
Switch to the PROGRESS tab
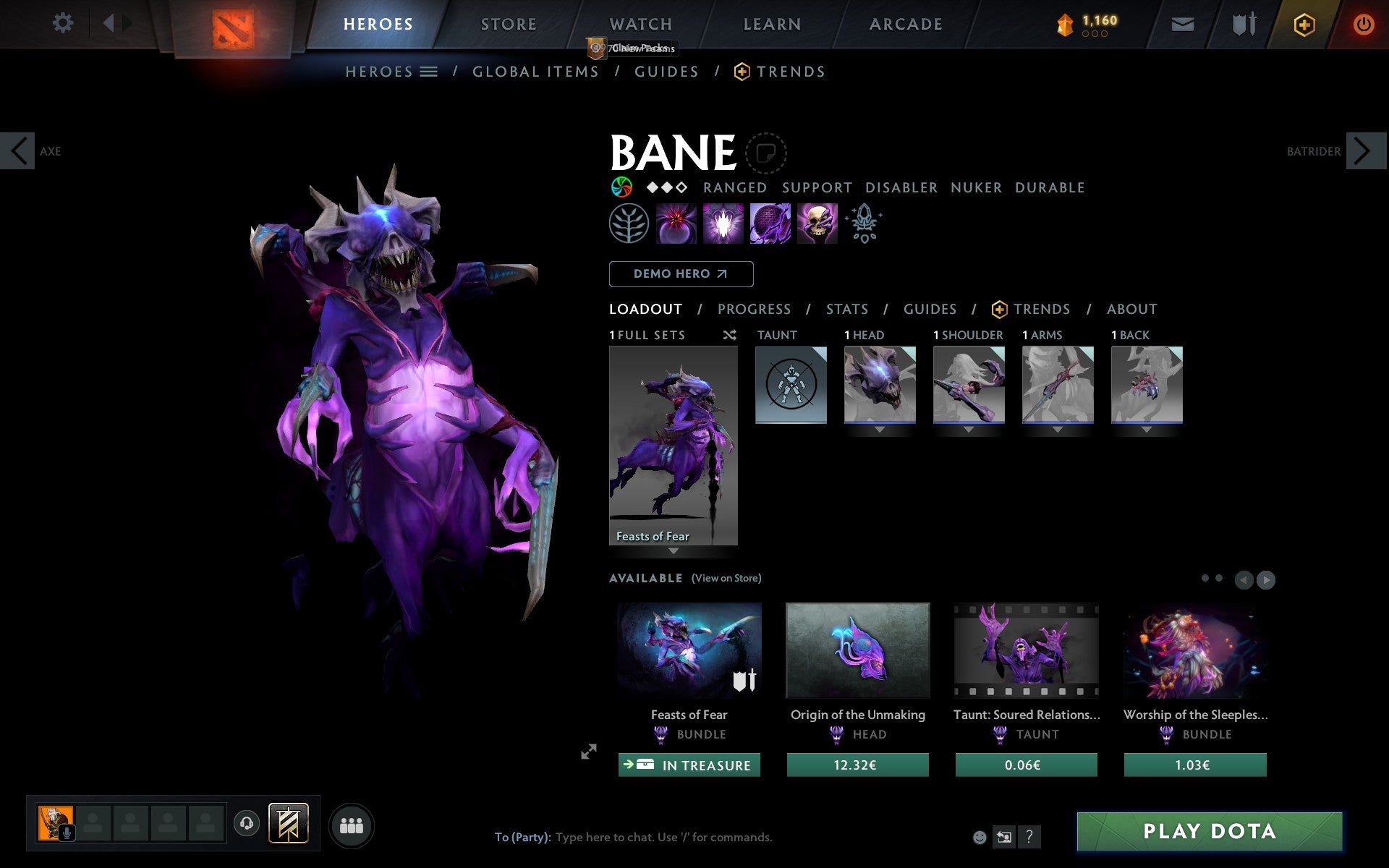[754, 309]
